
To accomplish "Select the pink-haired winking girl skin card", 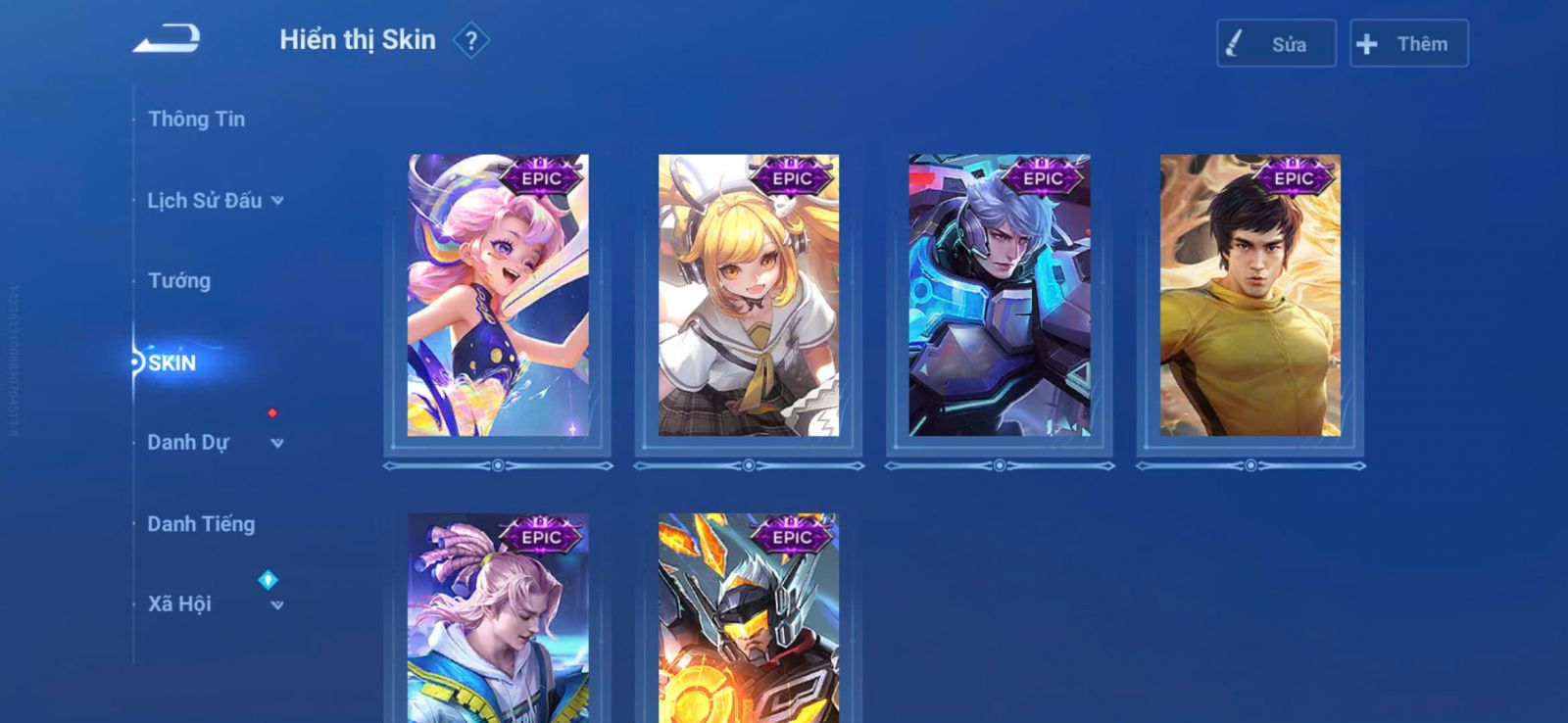I will pyautogui.click(x=498, y=295).
